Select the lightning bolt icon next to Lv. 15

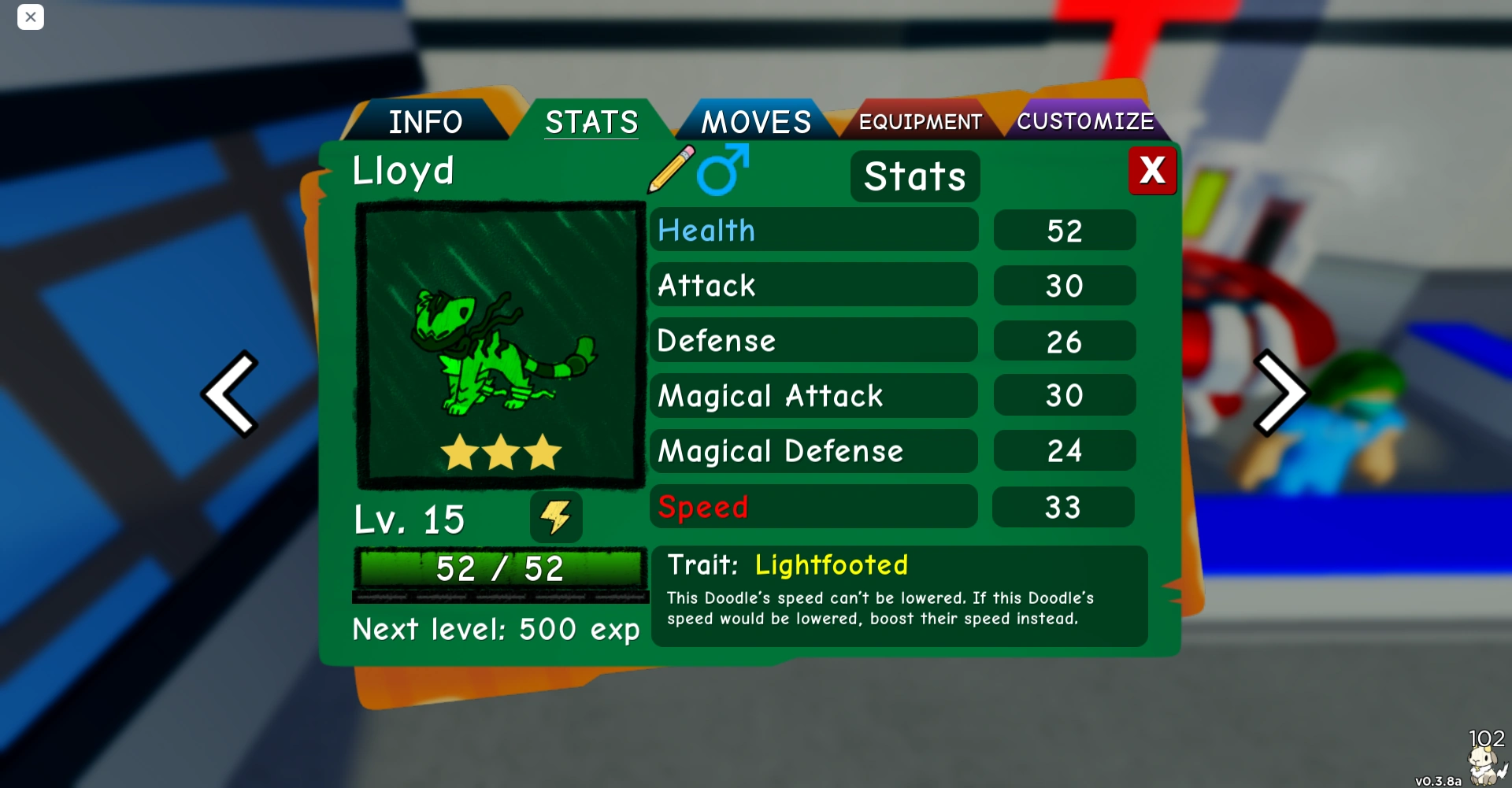[x=558, y=517]
